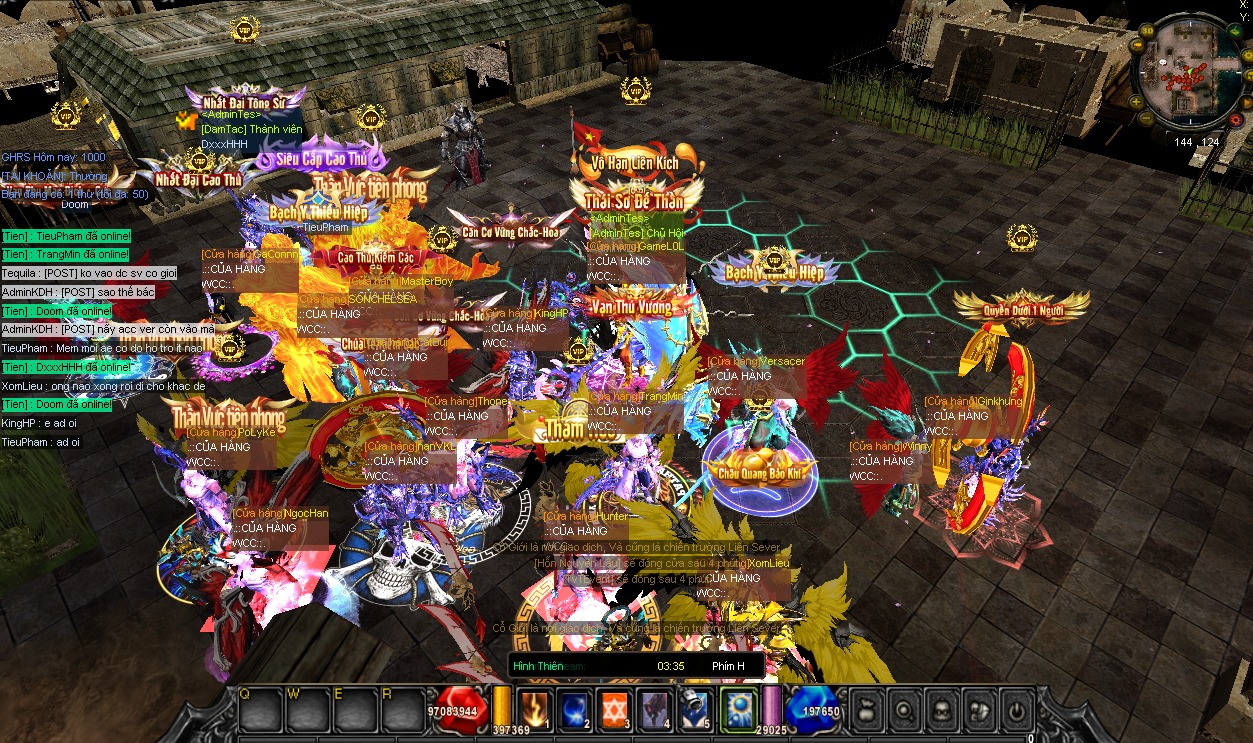
Task: Select the blue orb skill with green frame
Action: click(738, 708)
